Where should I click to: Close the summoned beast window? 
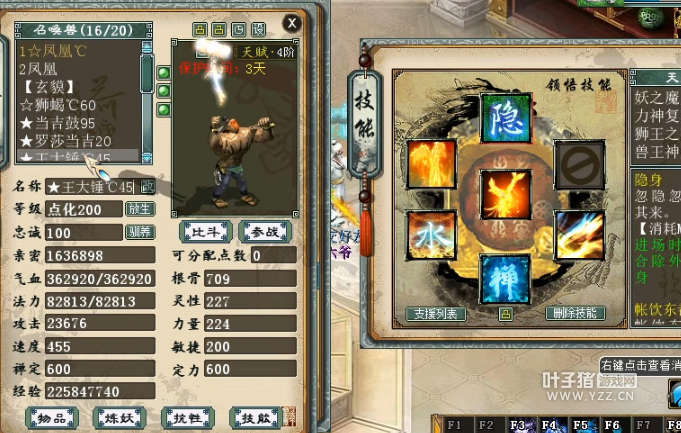291,22
